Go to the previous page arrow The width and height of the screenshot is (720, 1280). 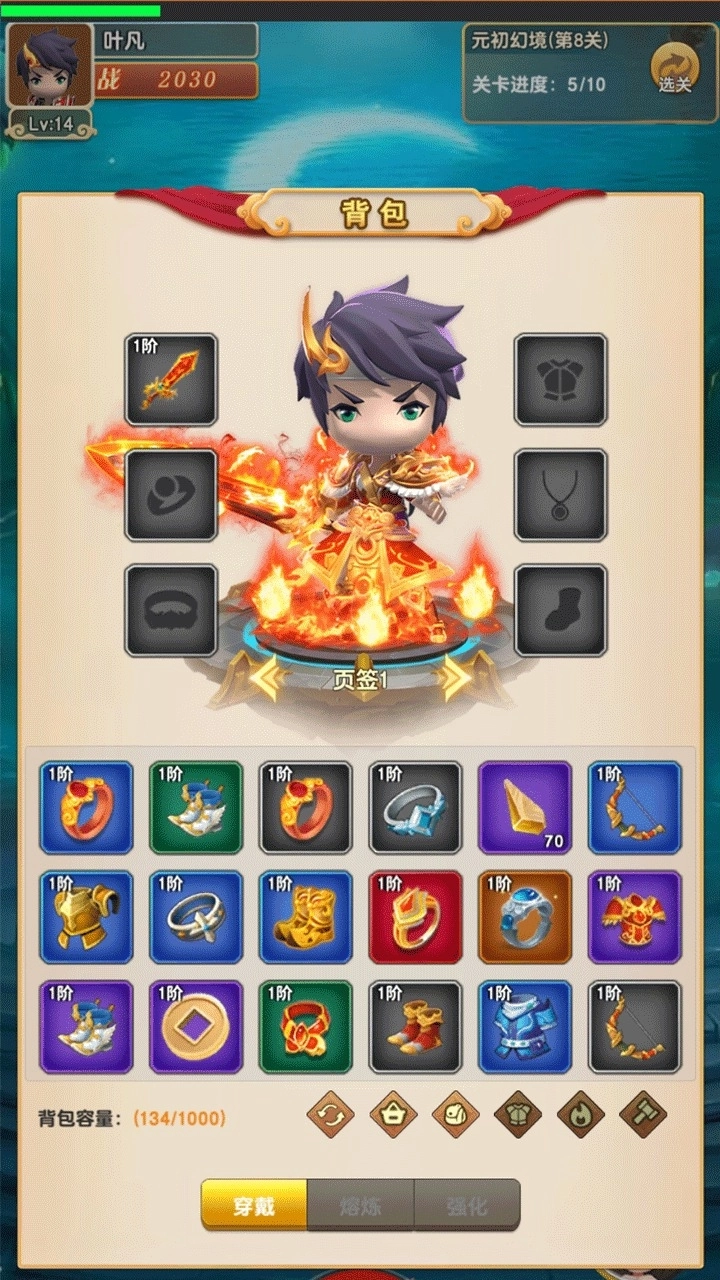coord(265,679)
